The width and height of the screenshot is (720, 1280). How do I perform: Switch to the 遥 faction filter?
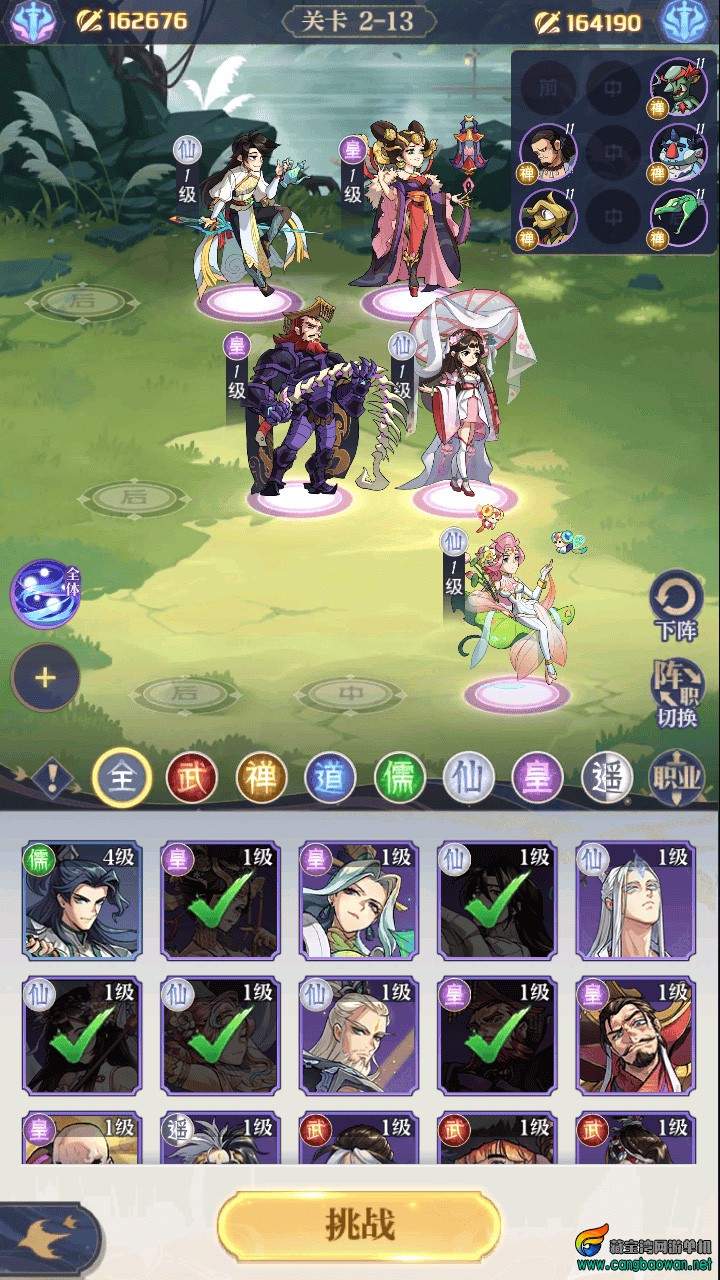click(x=607, y=777)
